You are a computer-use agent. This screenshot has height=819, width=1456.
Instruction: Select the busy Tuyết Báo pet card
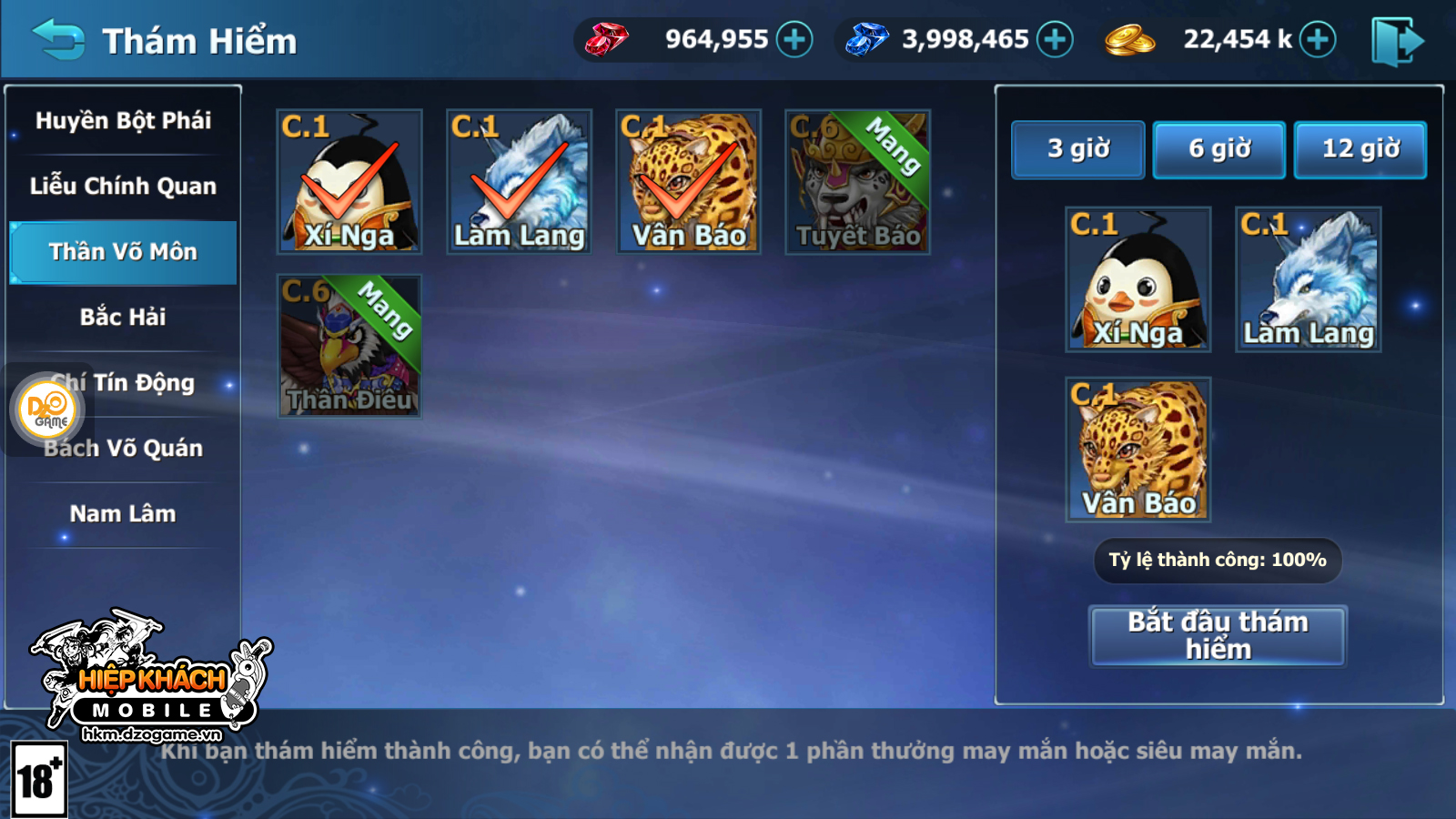(x=857, y=182)
